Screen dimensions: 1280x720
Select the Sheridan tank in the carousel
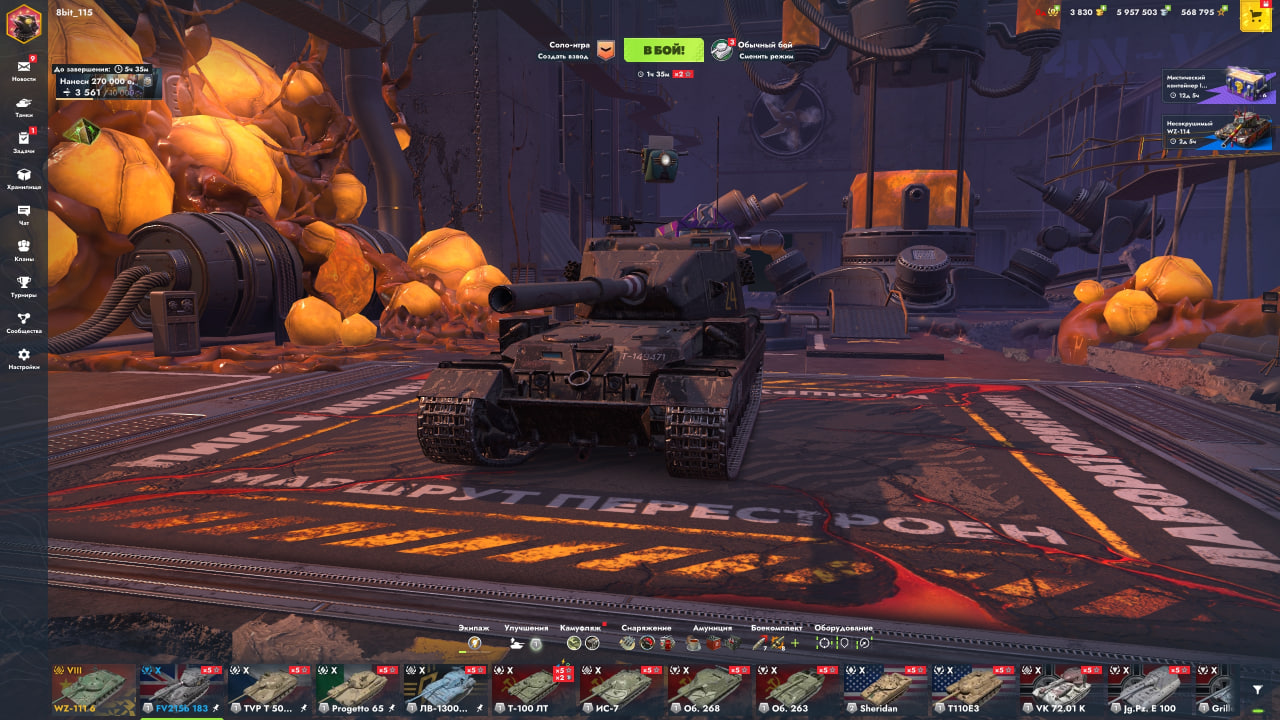point(884,688)
